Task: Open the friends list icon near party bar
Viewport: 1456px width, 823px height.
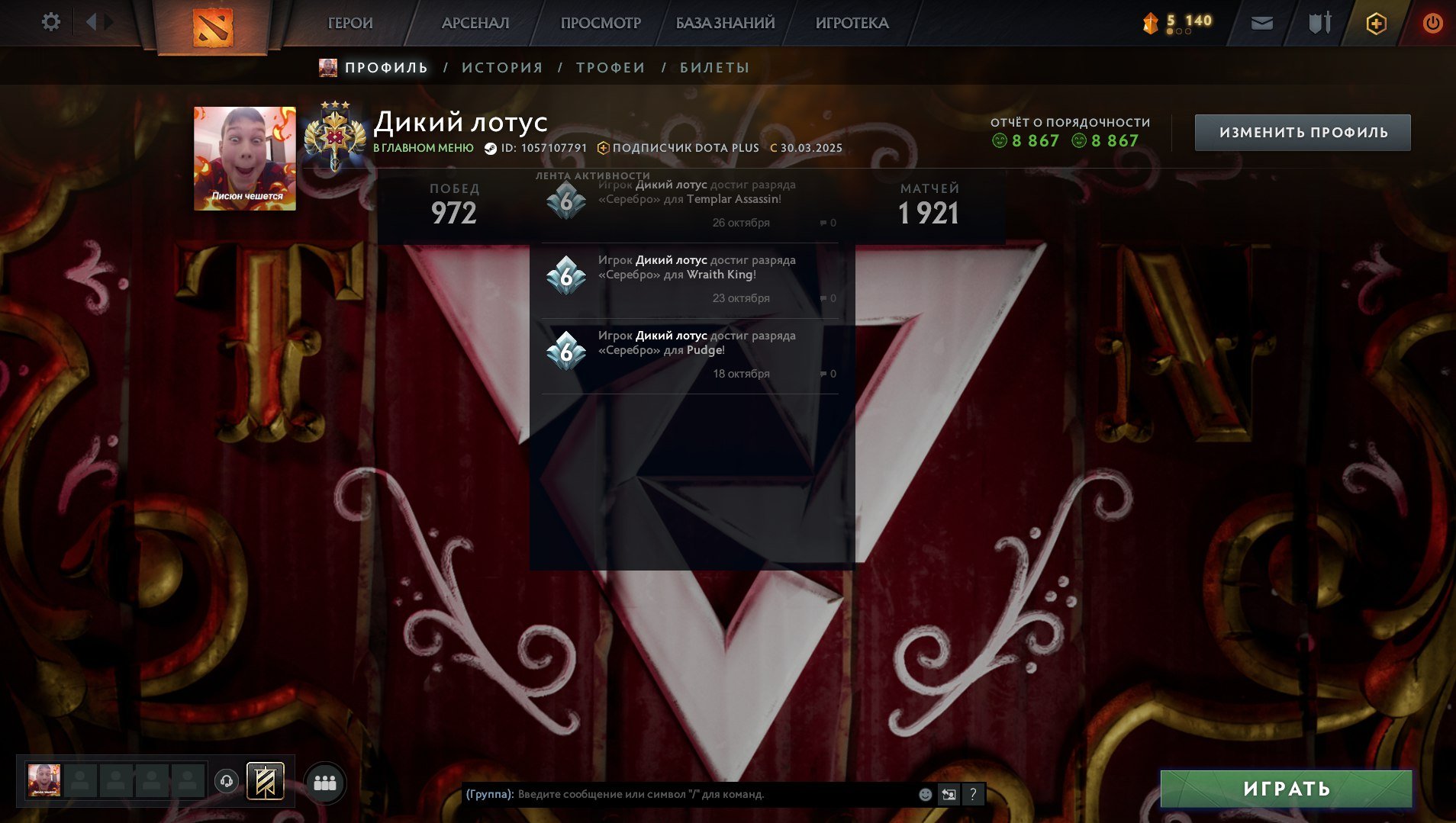Action: pos(326,780)
